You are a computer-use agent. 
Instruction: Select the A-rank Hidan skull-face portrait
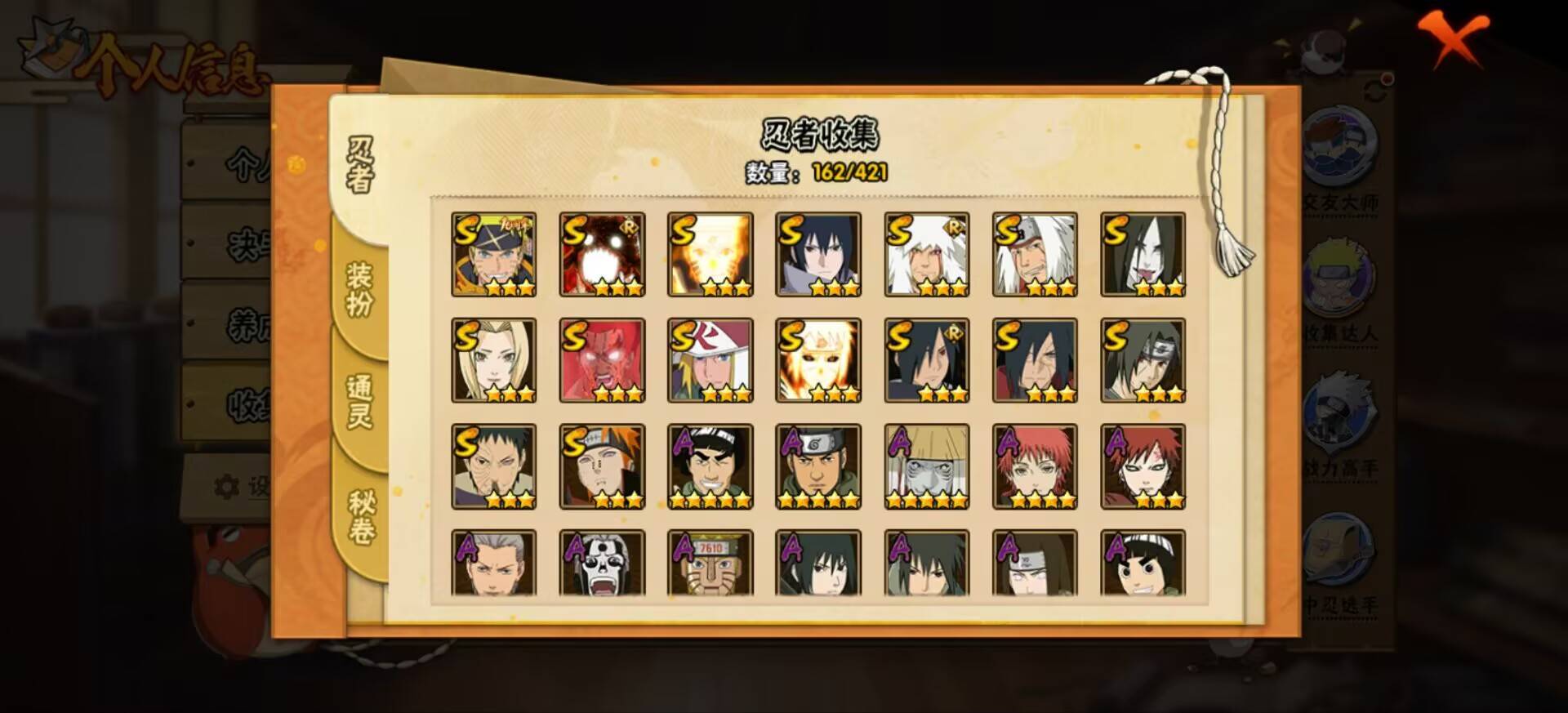tap(602, 564)
